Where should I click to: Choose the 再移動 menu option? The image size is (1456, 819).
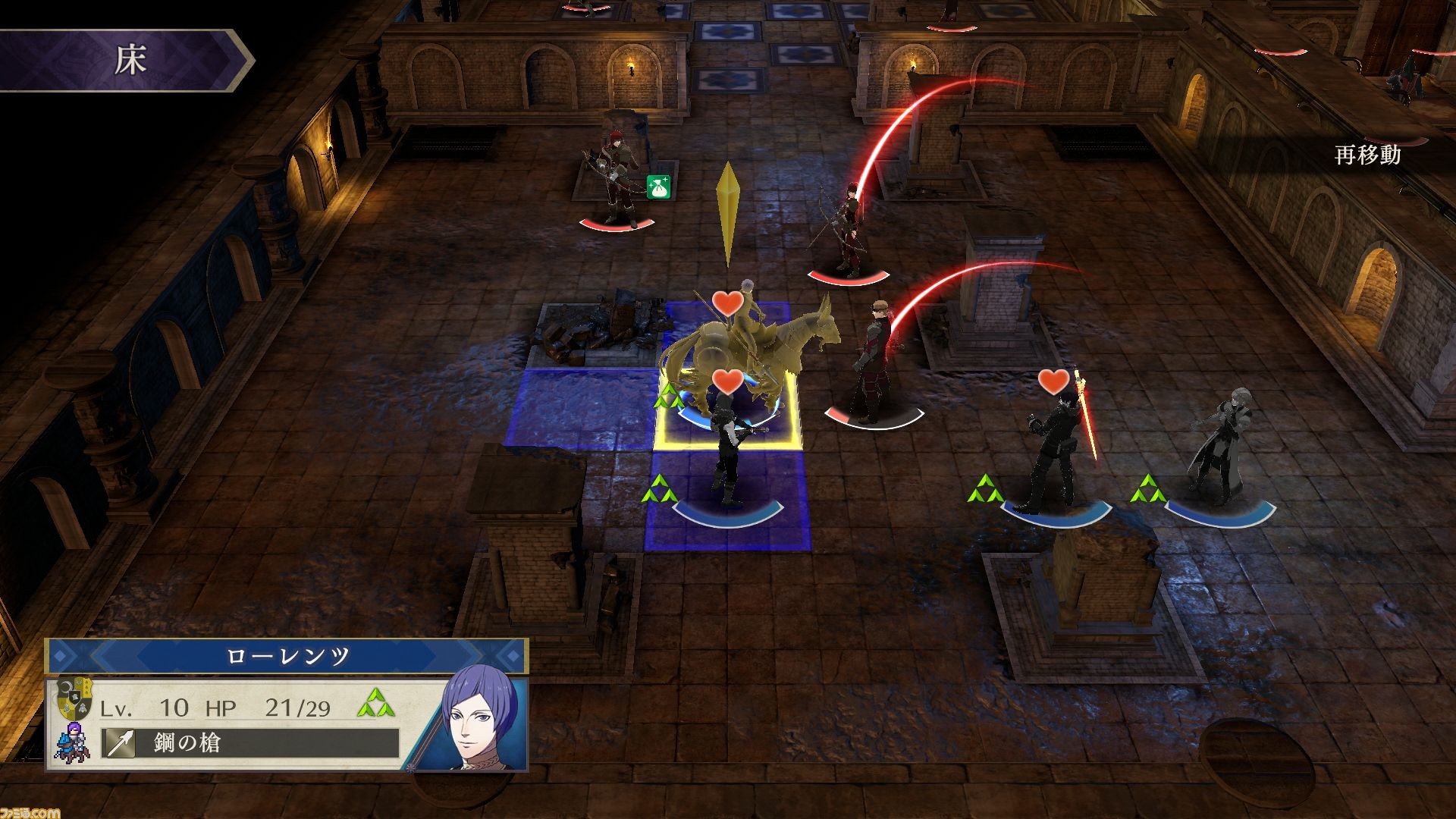(x=1367, y=156)
